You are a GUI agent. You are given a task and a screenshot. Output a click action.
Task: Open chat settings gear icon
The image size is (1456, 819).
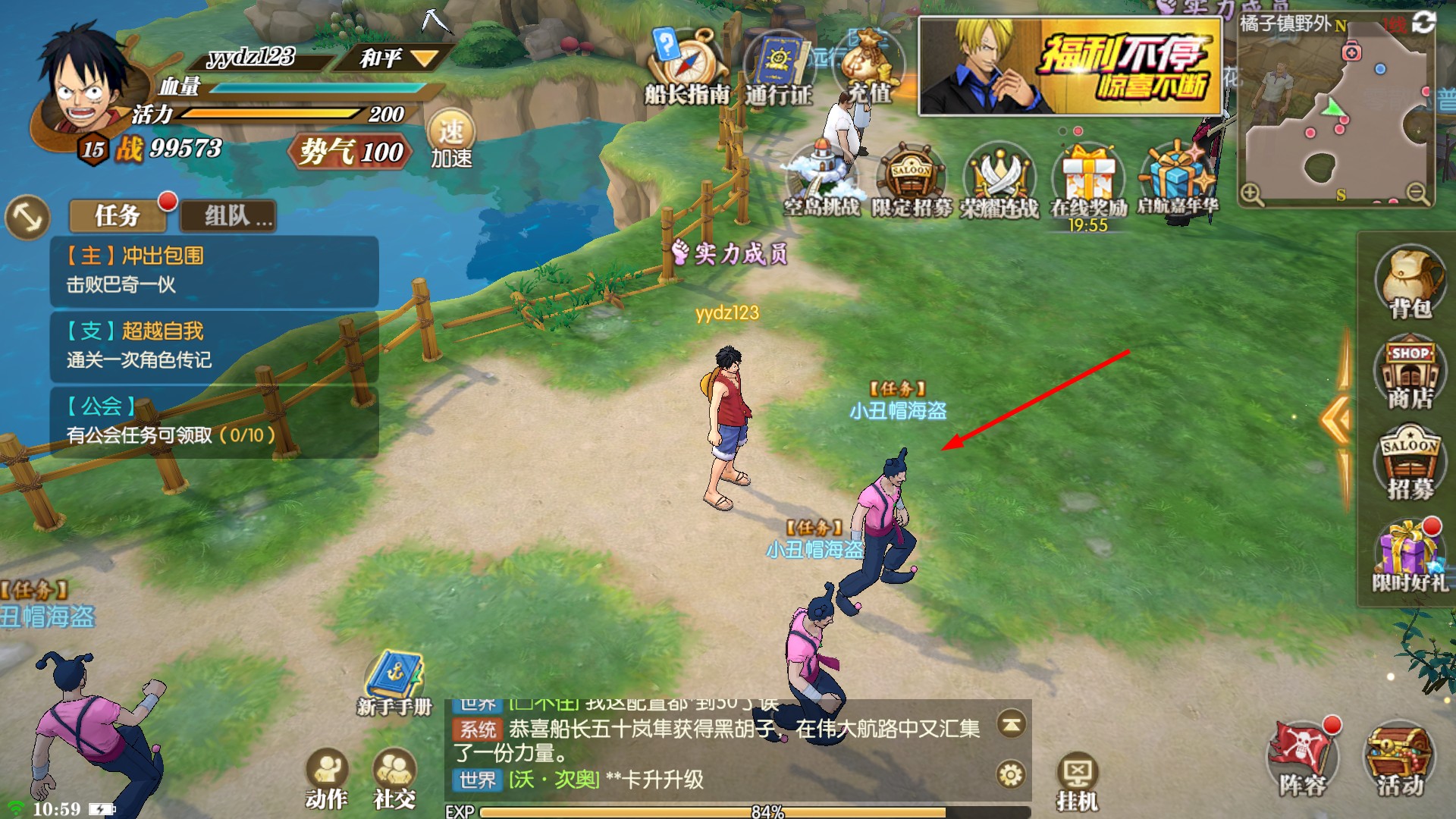(1011, 774)
